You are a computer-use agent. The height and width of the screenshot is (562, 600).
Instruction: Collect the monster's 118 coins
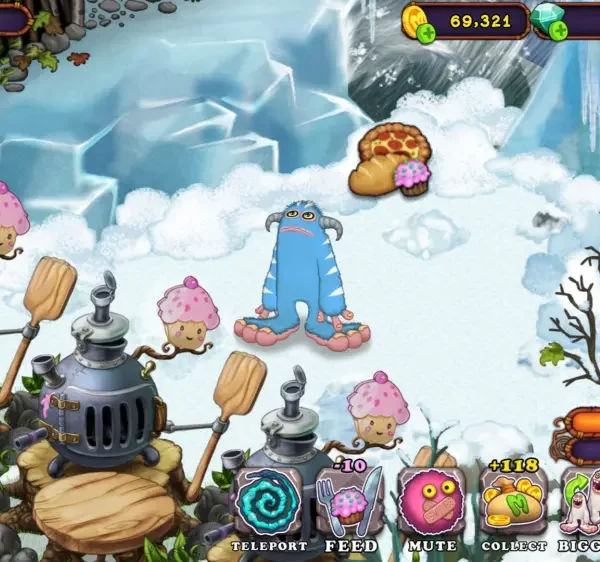(513, 503)
